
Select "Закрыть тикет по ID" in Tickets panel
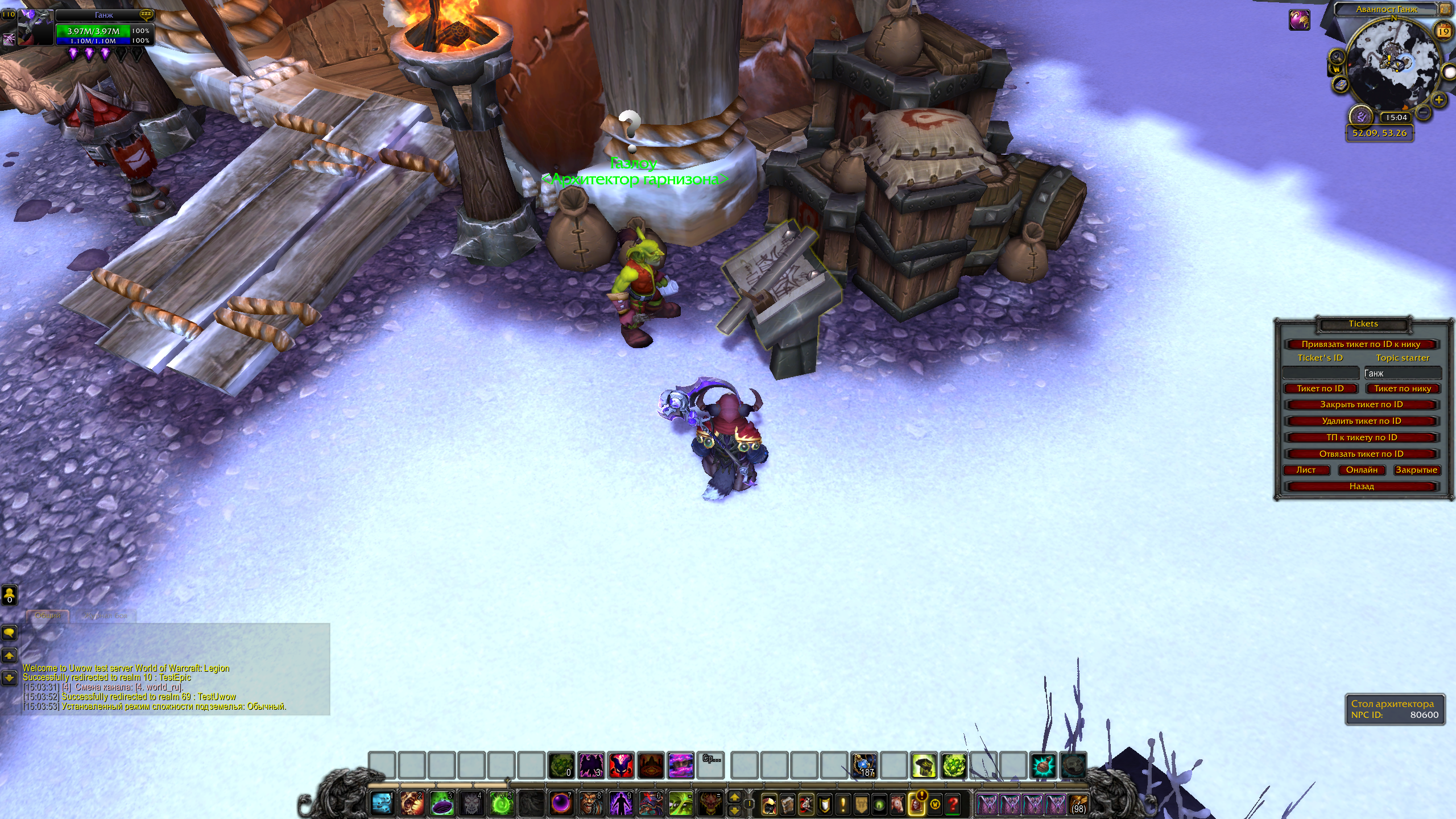click(x=1362, y=404)
